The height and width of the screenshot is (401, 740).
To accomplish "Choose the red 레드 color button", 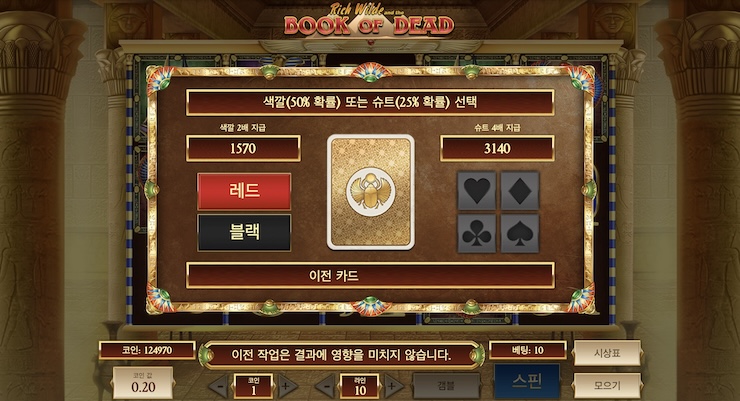I will coord(244,191).
